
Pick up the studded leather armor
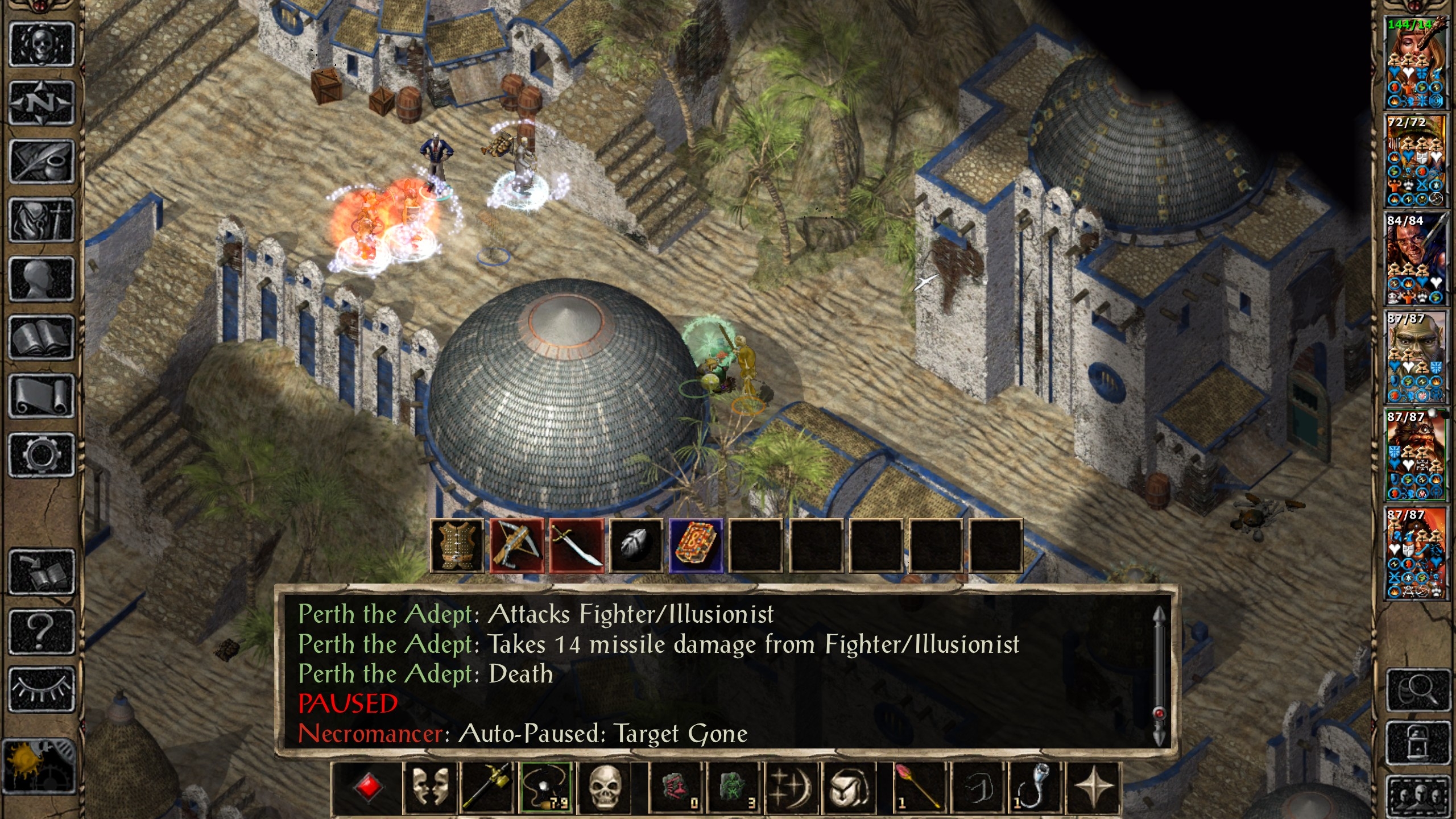click(457, 545)
